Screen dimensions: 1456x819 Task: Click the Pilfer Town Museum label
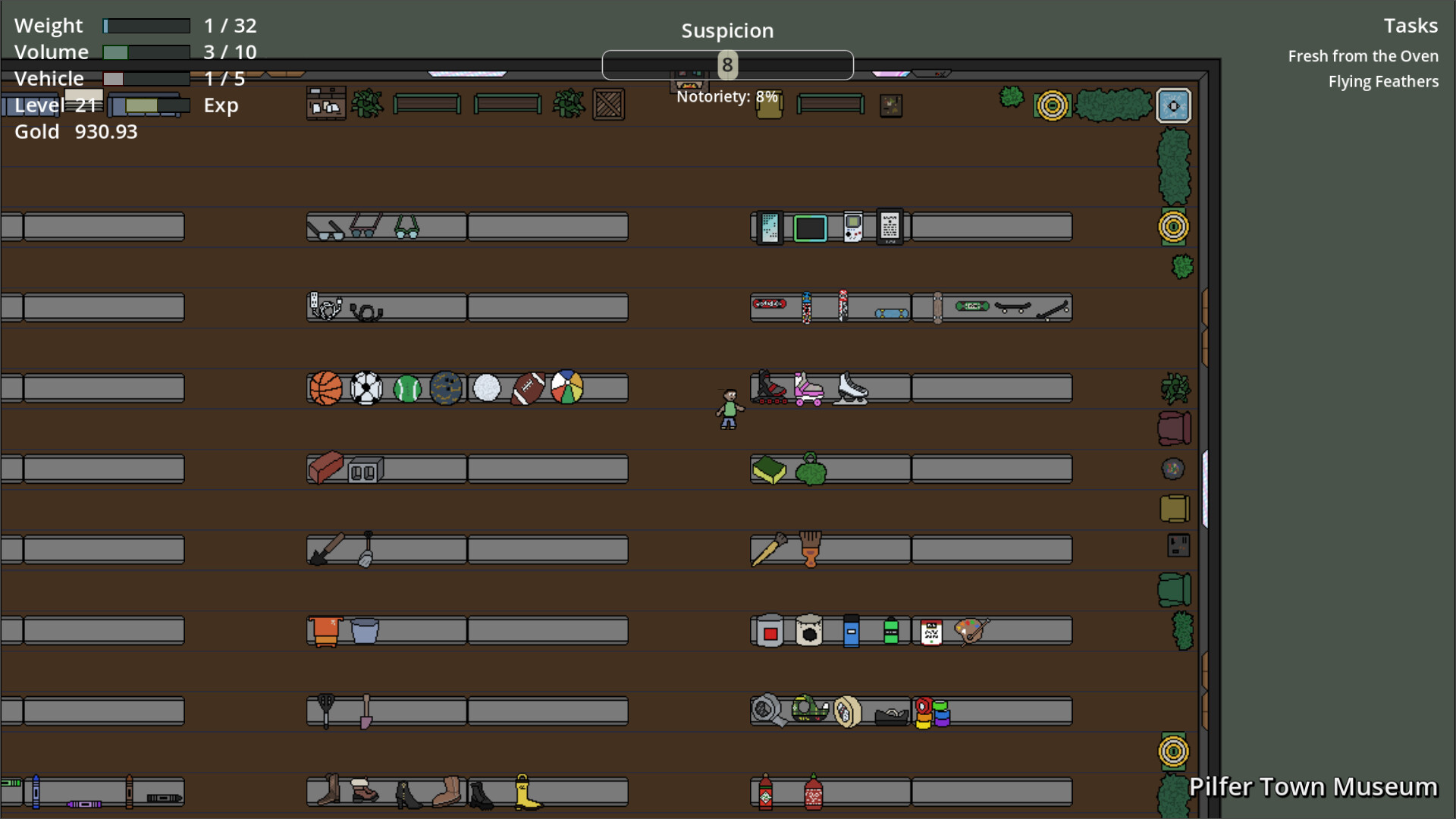[x=1313, y=787]
